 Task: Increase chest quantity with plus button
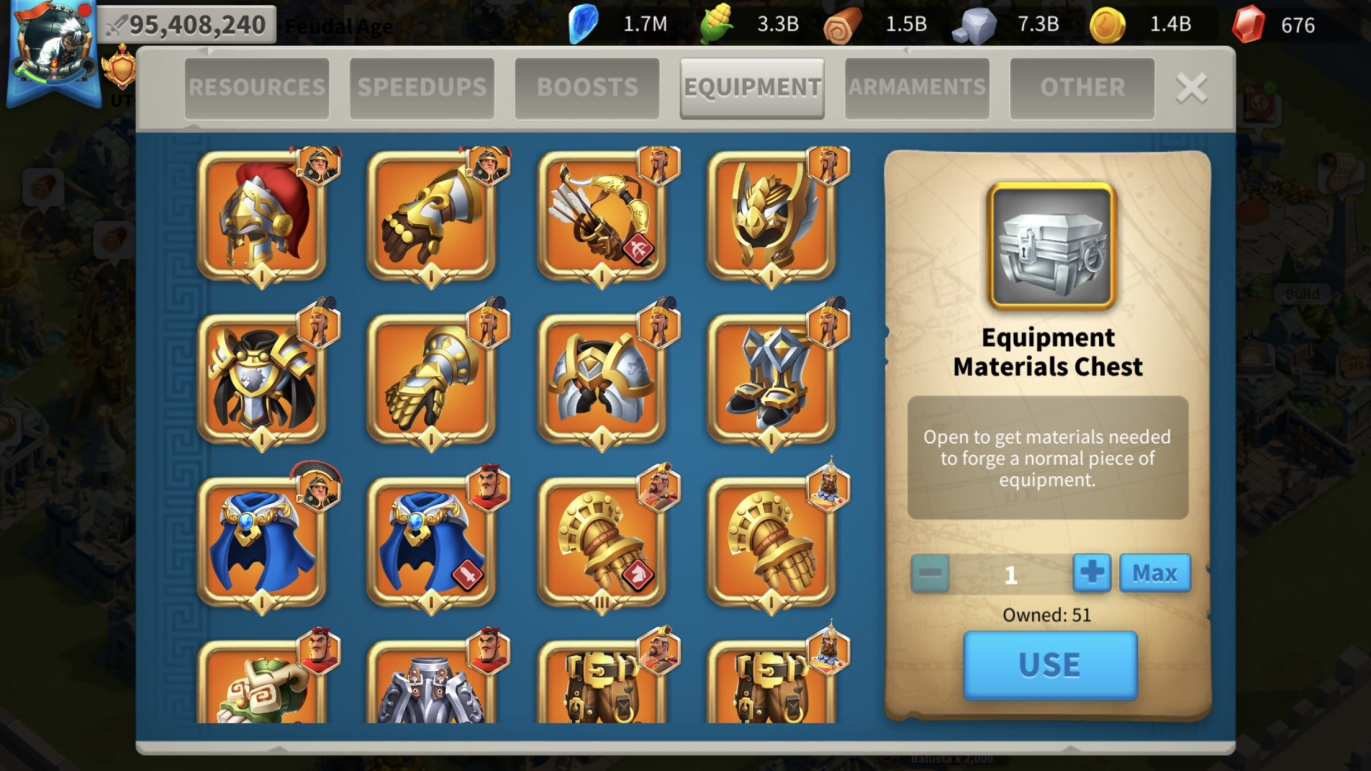[x=1092, y=573]
